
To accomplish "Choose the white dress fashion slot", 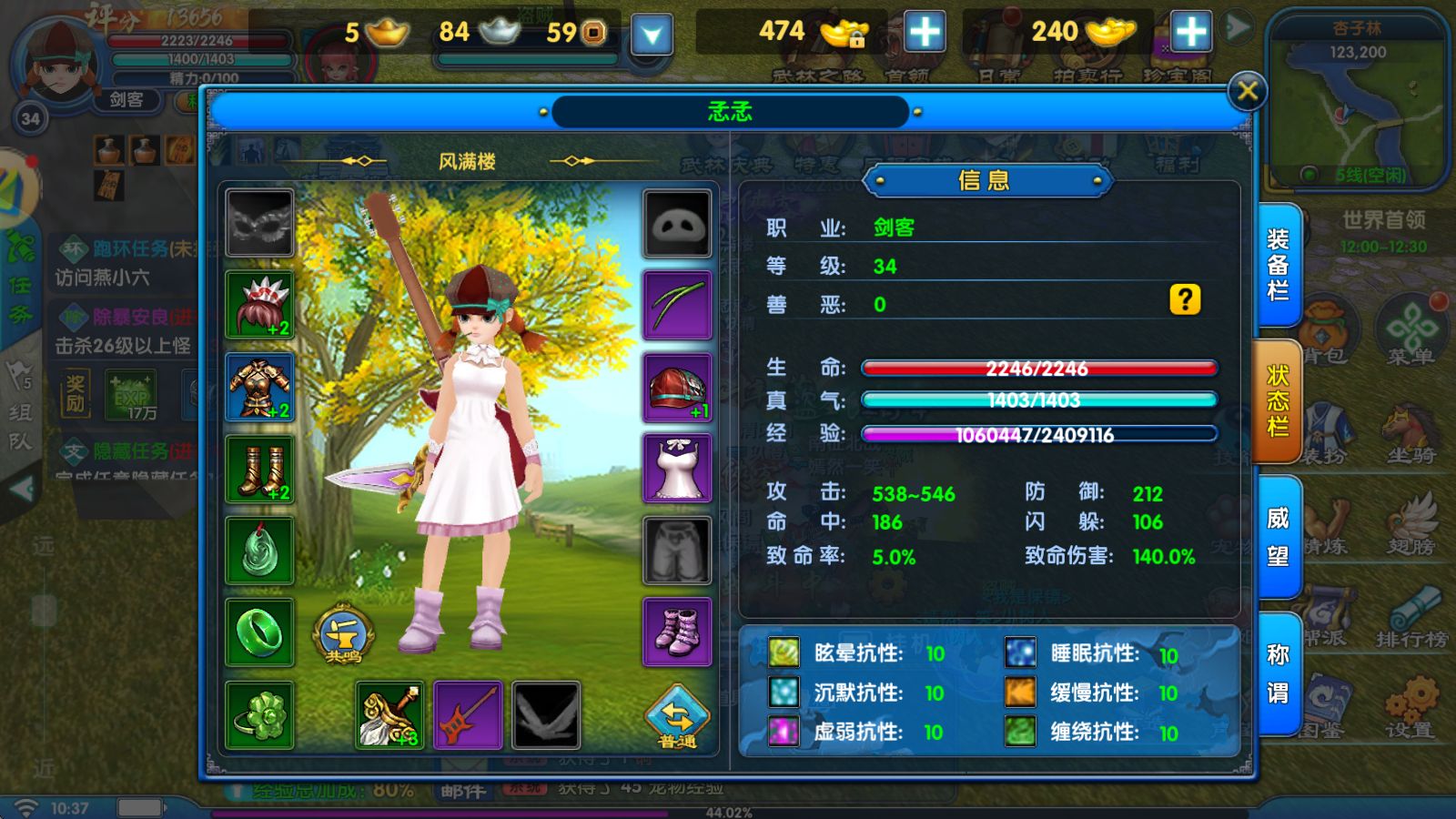I will (677, 469).
